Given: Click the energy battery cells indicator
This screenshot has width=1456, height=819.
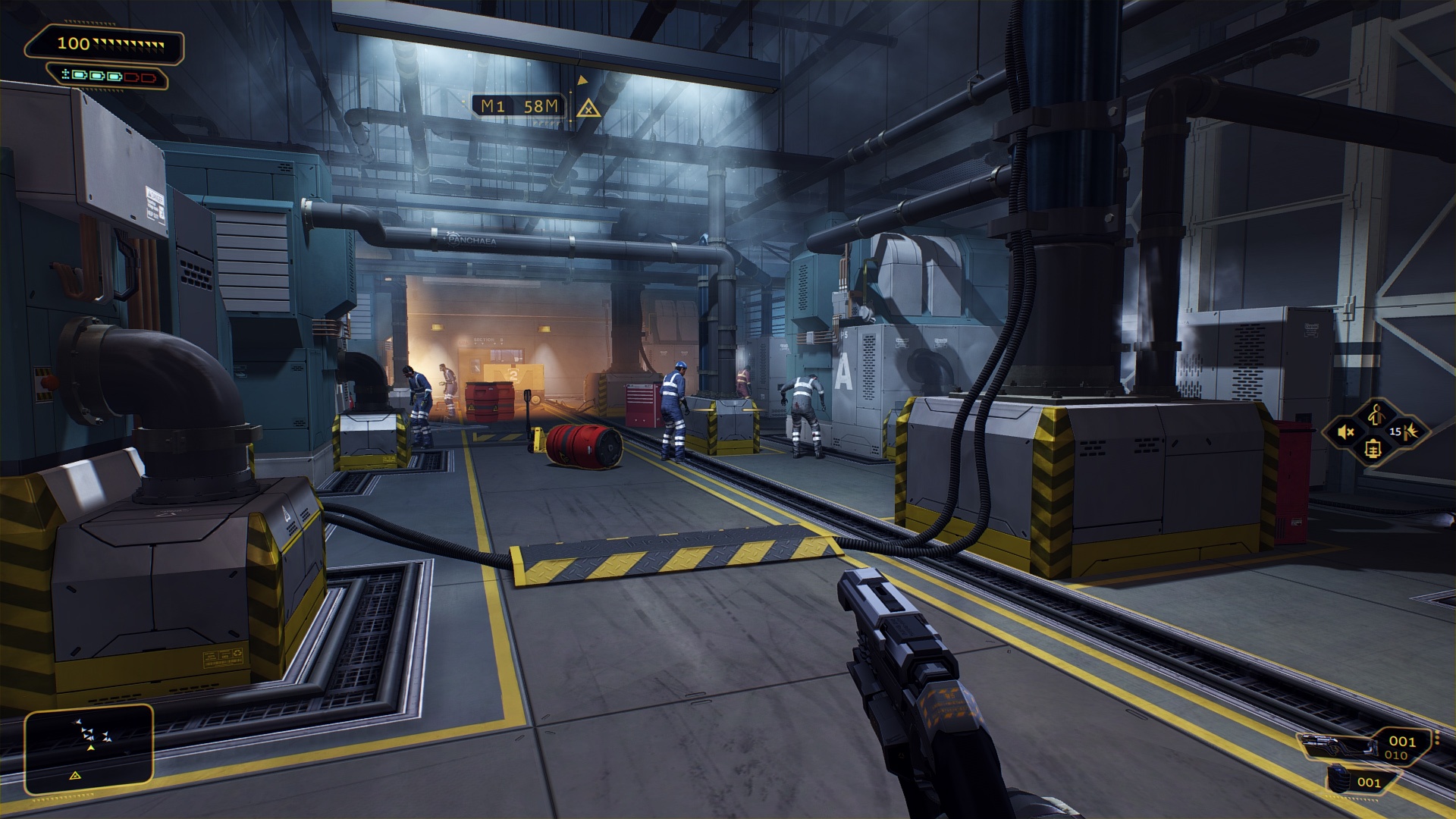Looking at the screenshot, I should (108, 76).
